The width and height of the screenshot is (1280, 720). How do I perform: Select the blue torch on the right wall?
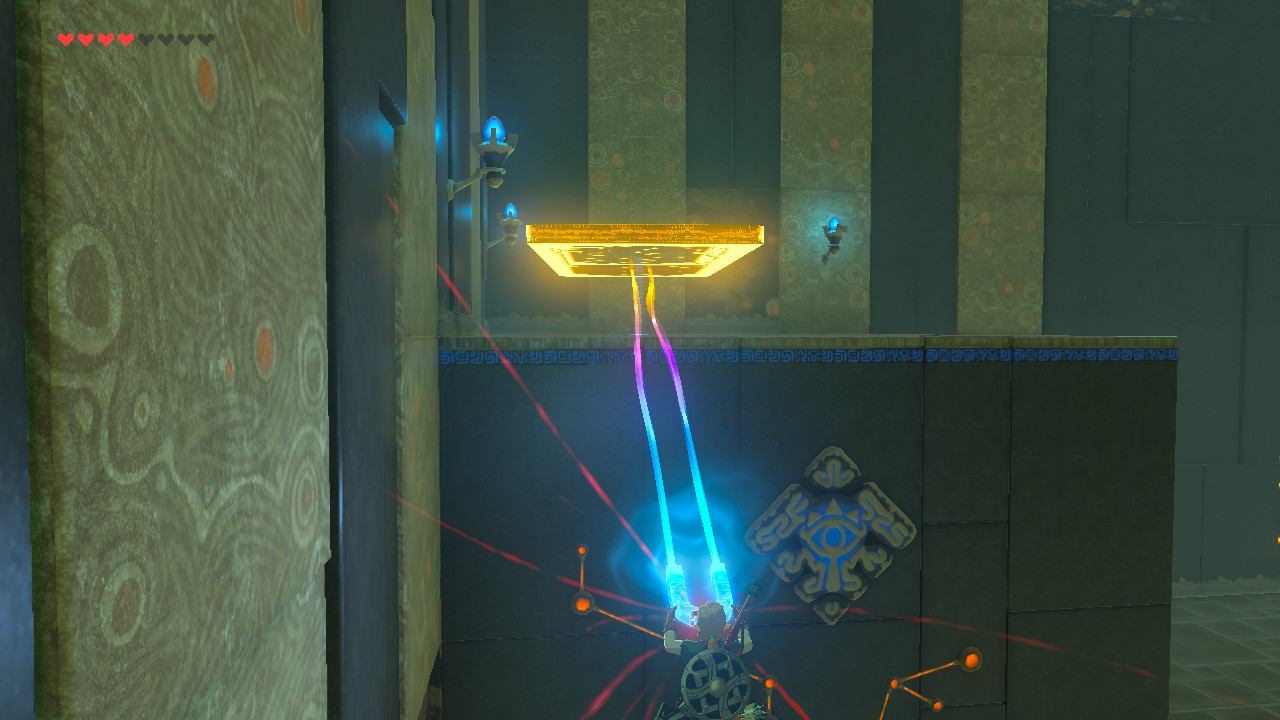[835, 222]
